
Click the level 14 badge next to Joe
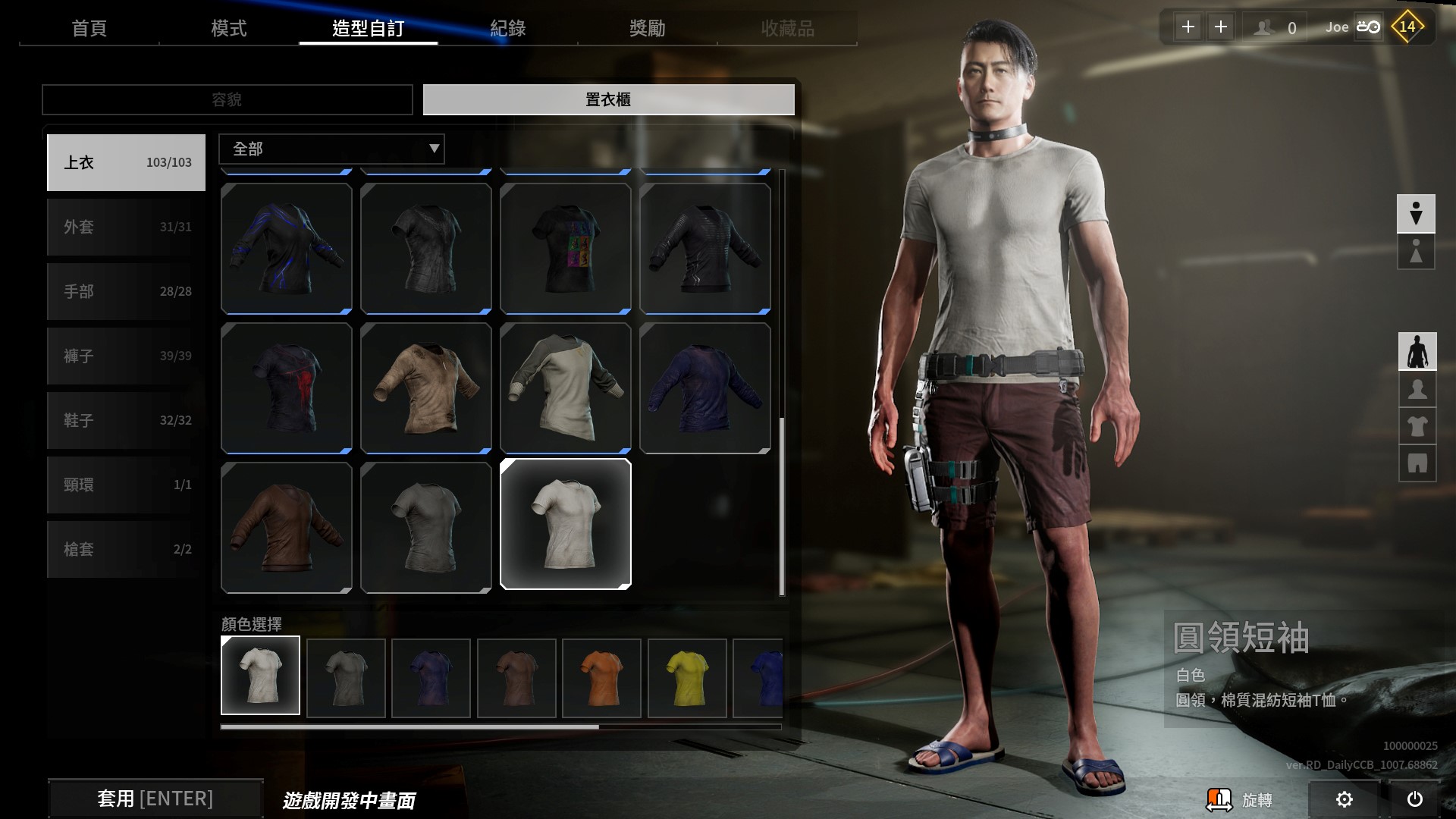click(x=1407, y=26)
